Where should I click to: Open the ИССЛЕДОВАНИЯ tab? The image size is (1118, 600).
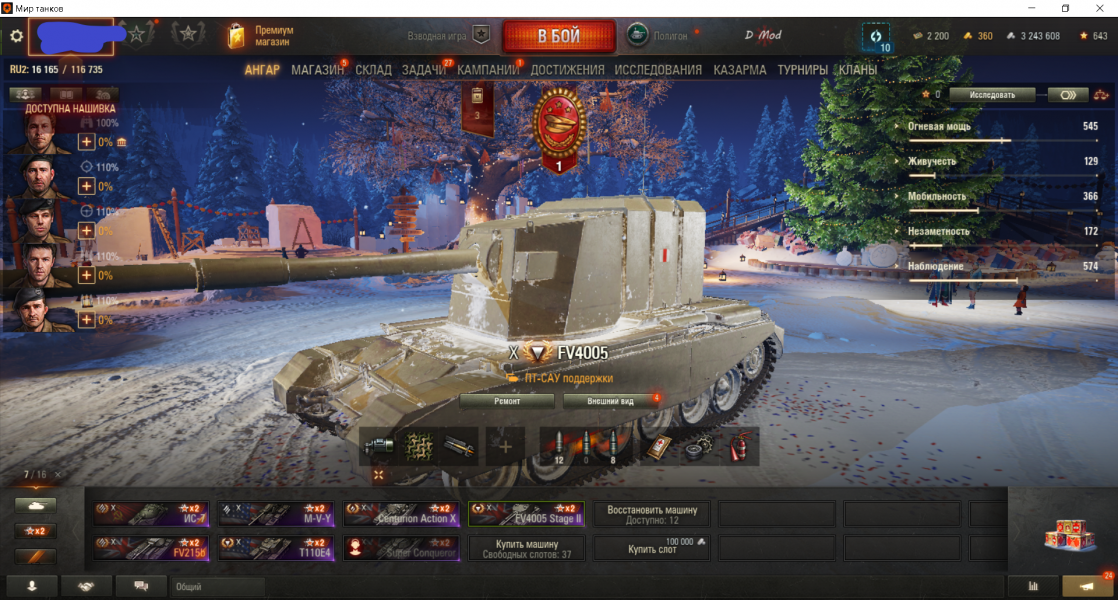click(658, 70)
